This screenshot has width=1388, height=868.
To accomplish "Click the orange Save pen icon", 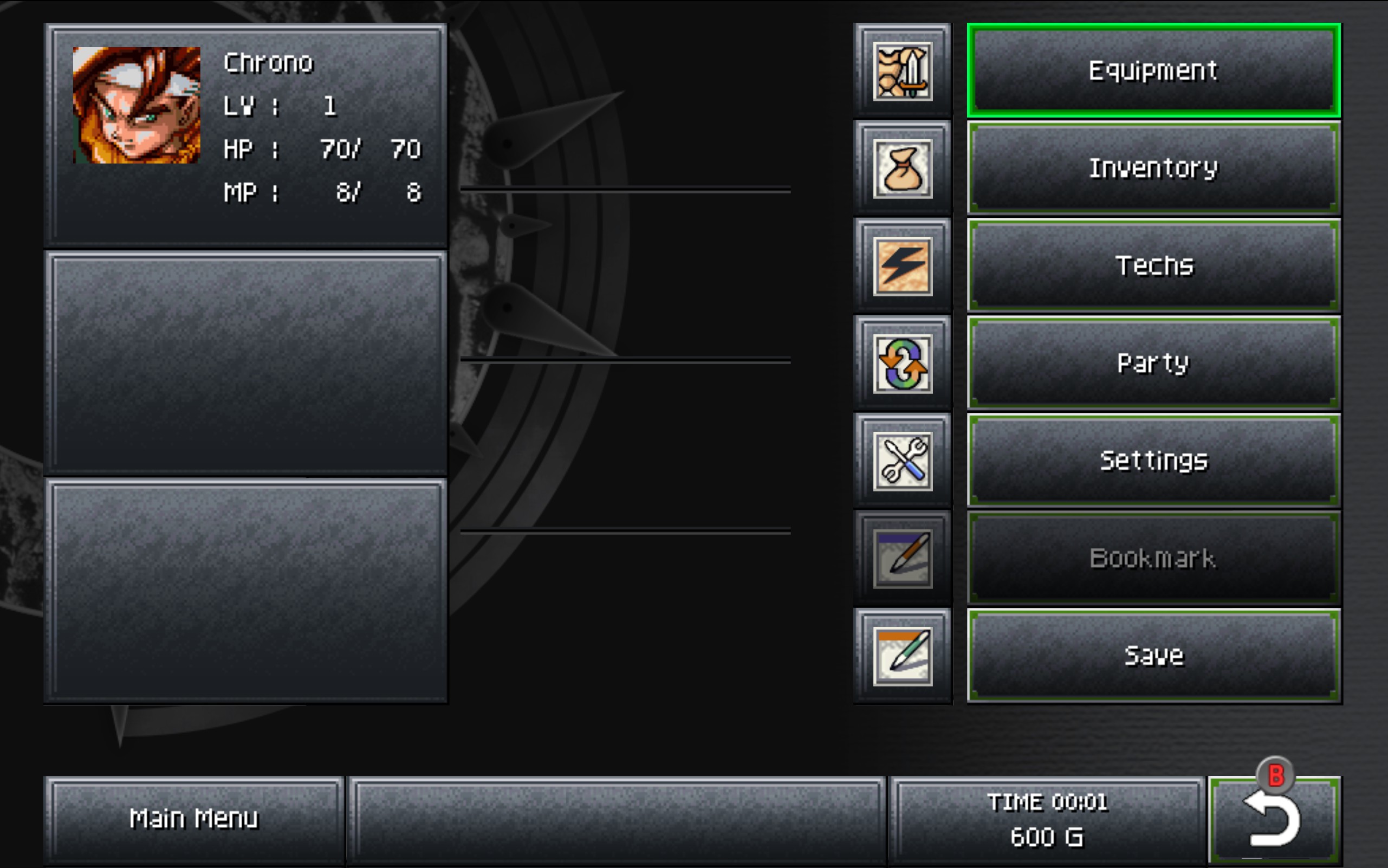I will click(x=904, y=655).
